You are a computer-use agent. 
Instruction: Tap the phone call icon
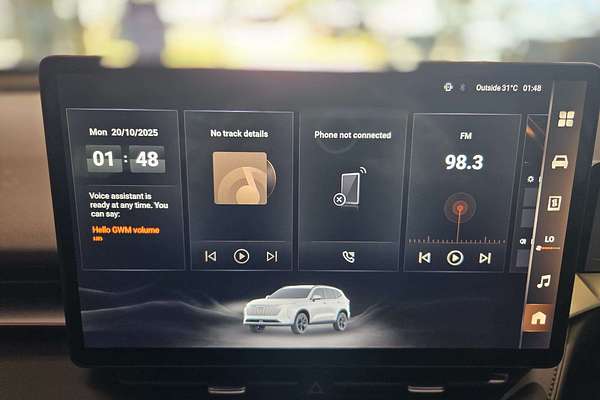coord(348,256)
